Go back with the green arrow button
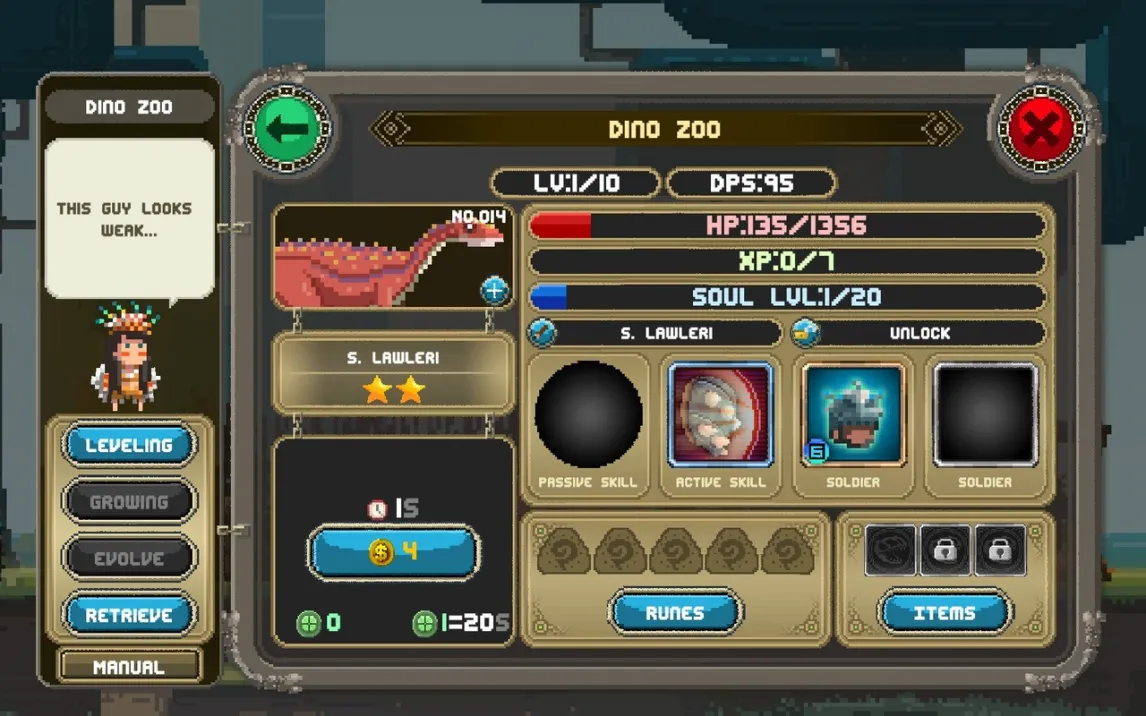 pos(288,129)
